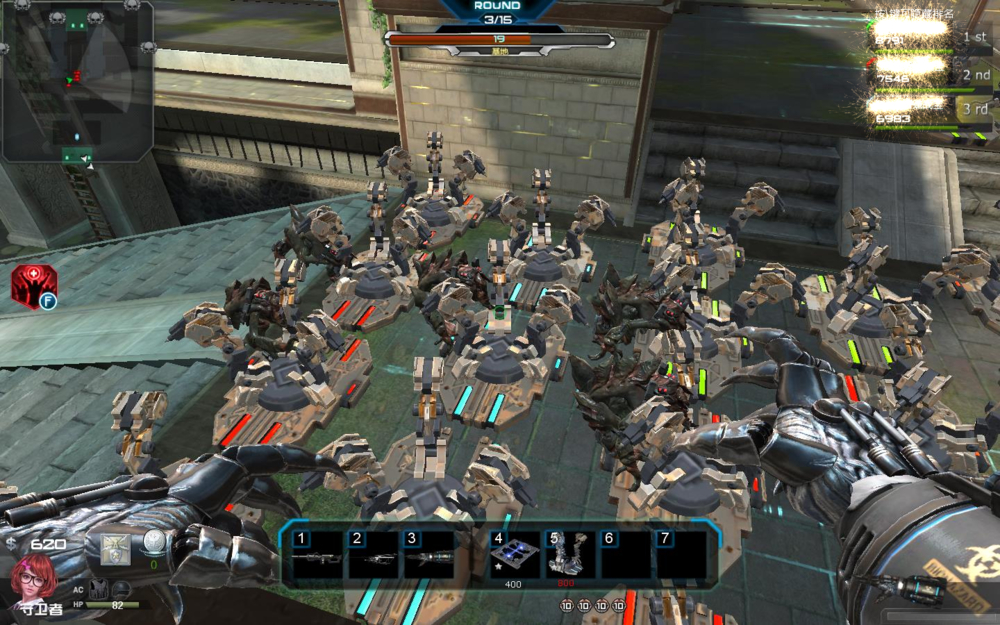The image size is (1000, 625).
Task: Click the minimap
Action: click(77, 82)
